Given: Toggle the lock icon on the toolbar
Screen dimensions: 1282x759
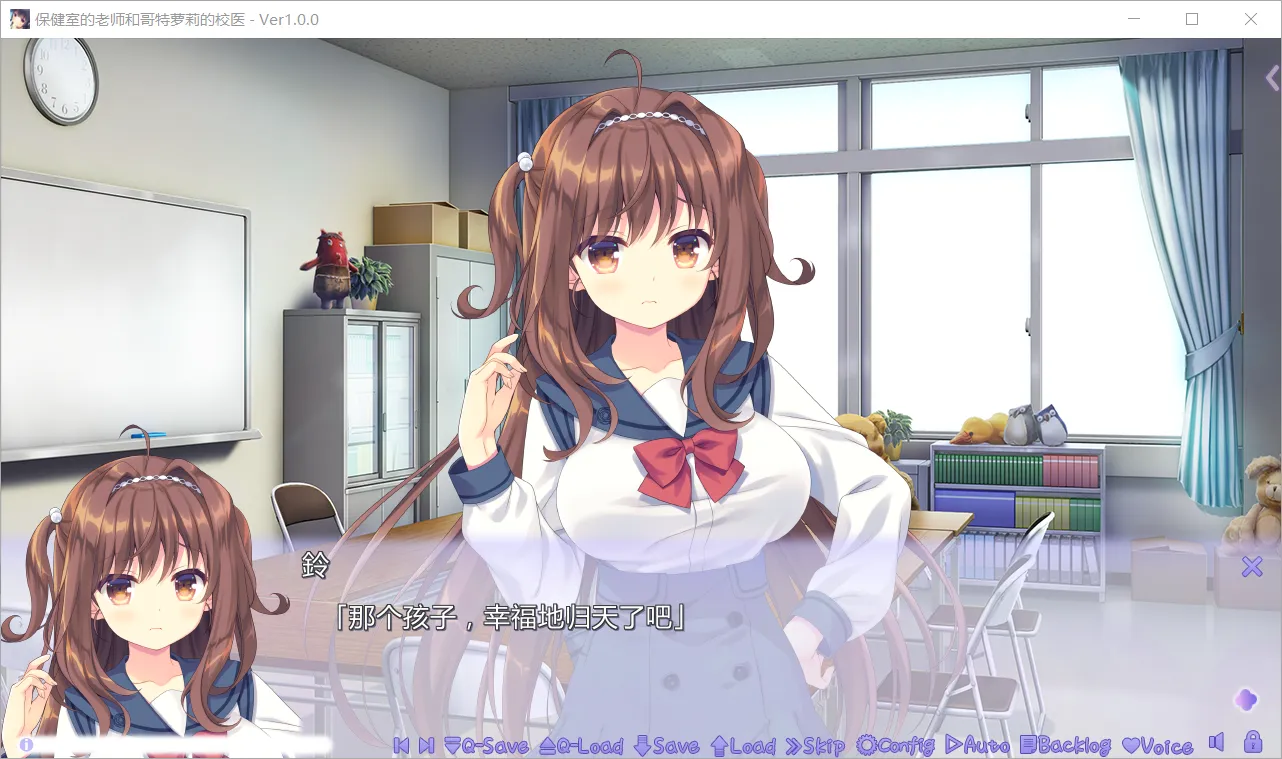Looking at the screenshot, I should [x=1251, y=744].
